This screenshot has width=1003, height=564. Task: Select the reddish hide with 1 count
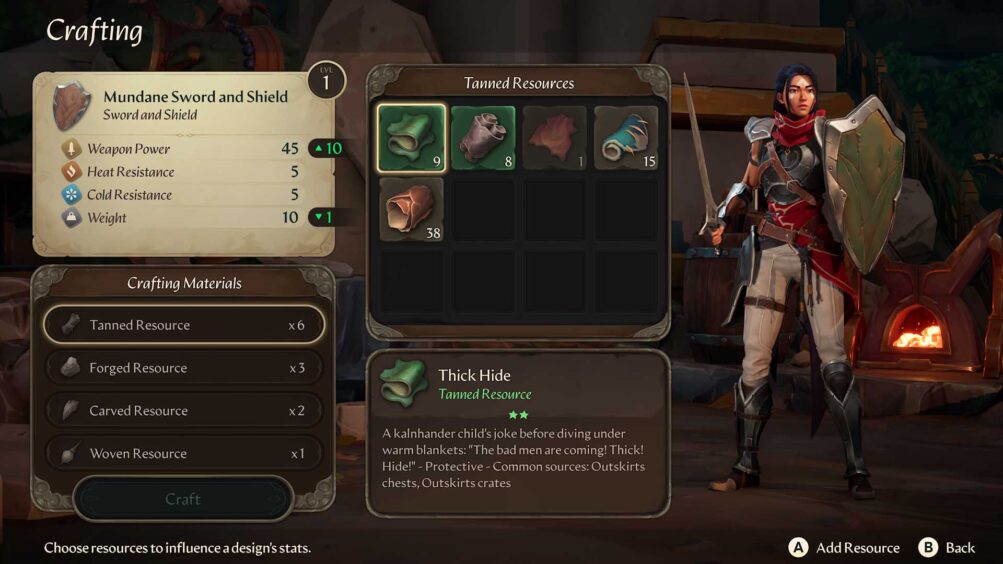pyautogui.click(x=555, y=137)
